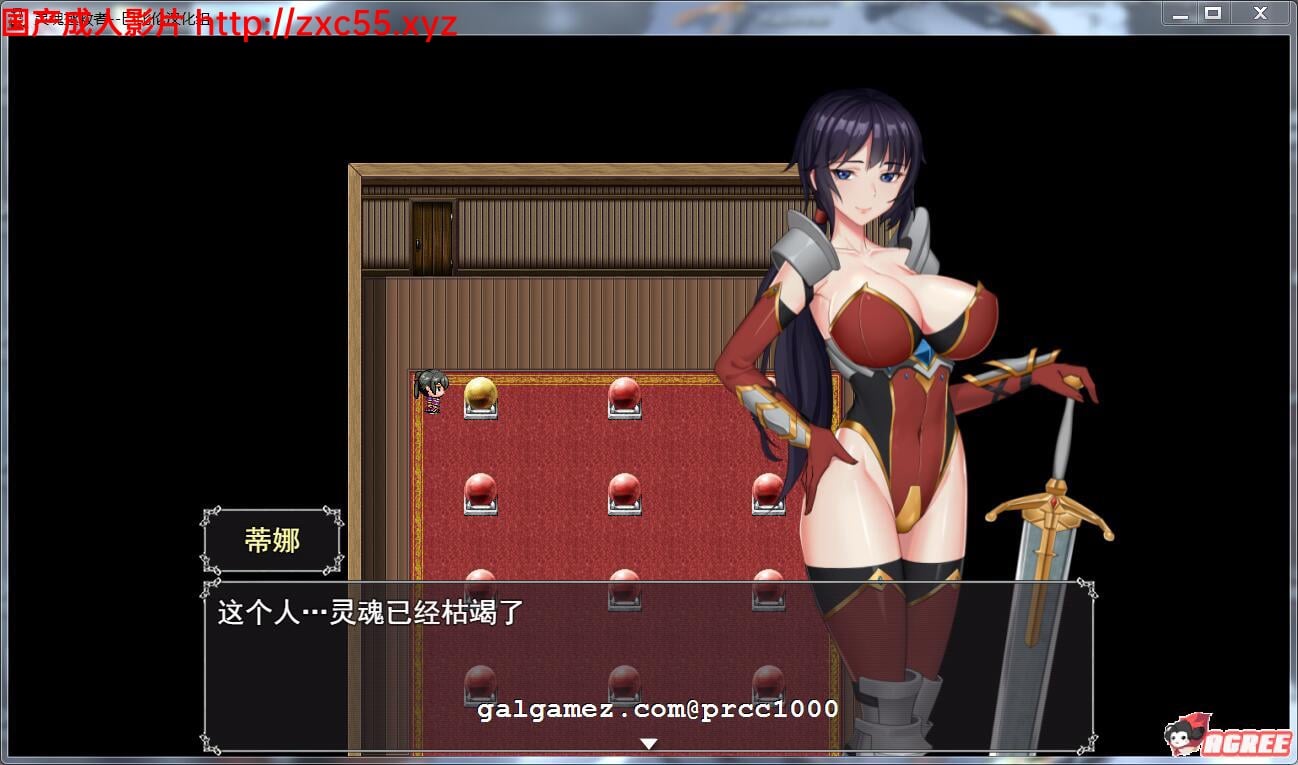Toggle the rightmost red orb switch
The height and width of the screenshot is (765, 1298).
(765, 490)
